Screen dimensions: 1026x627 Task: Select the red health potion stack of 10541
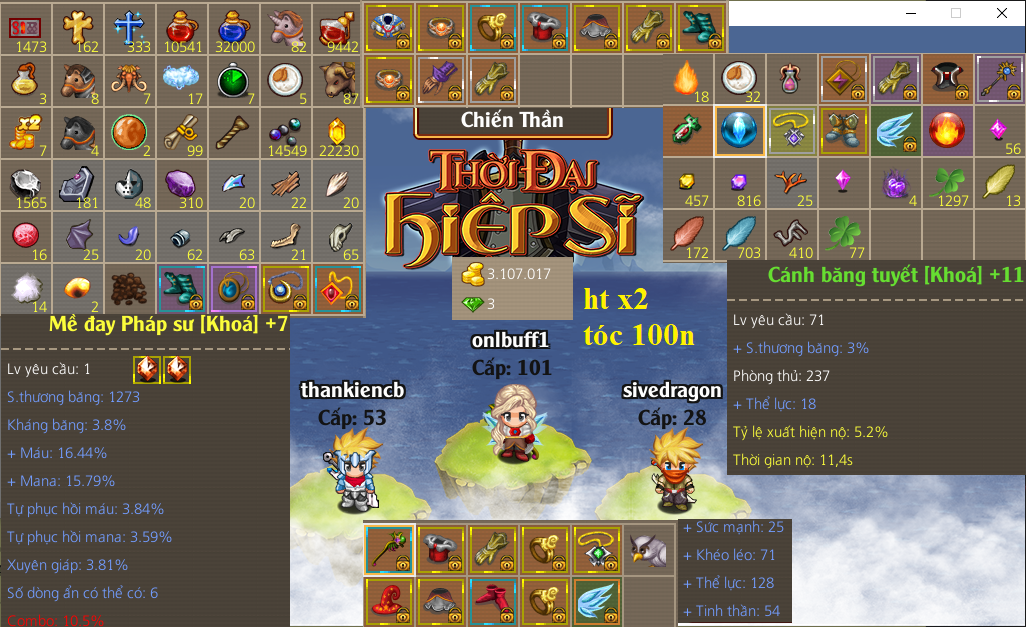point(181,26)
